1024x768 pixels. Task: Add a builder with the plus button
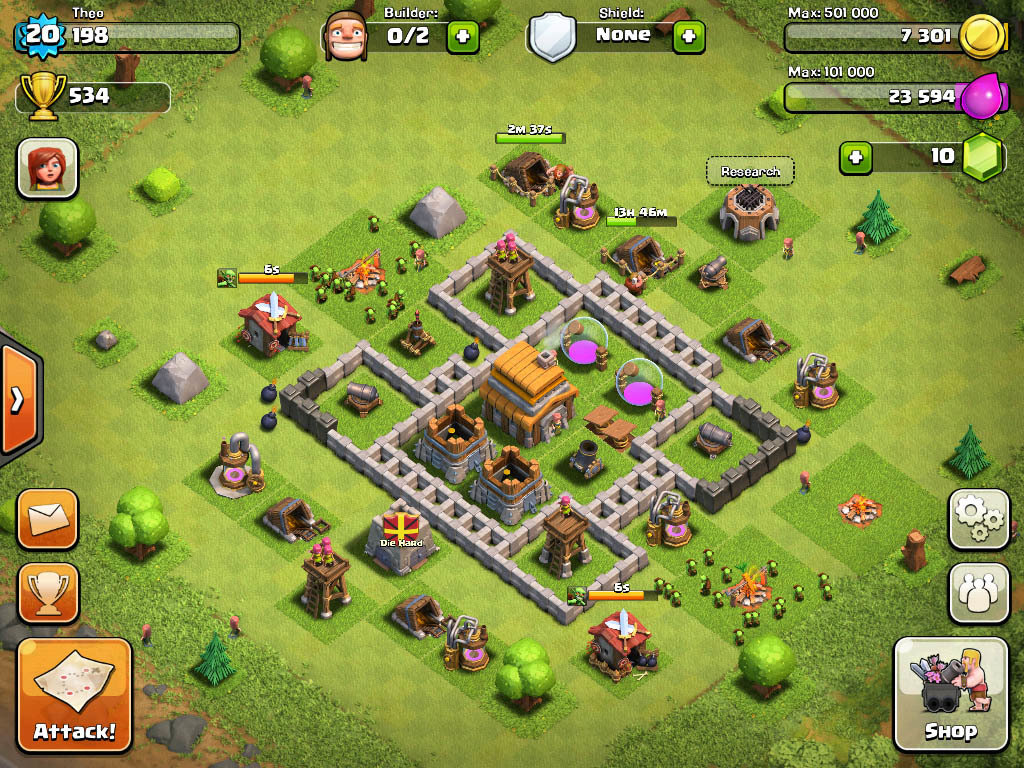pos(462,36)
